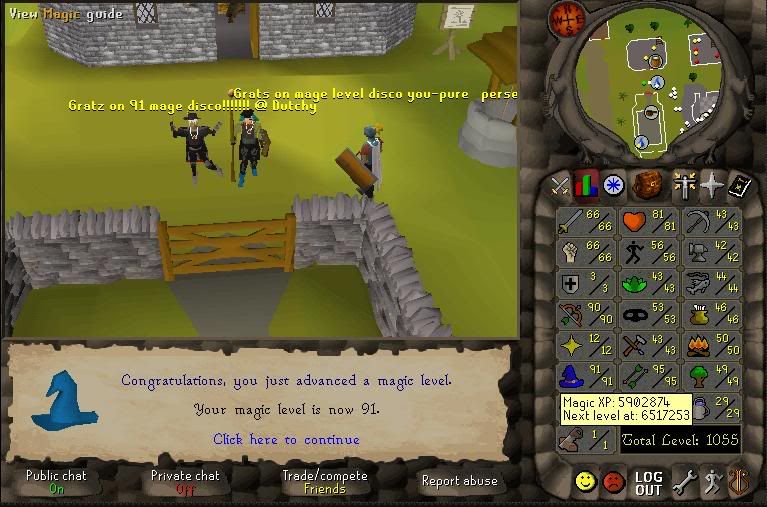The image size is (767, 507).
Task: Open the friends list smiley face tab
Action: pos(586,483)
